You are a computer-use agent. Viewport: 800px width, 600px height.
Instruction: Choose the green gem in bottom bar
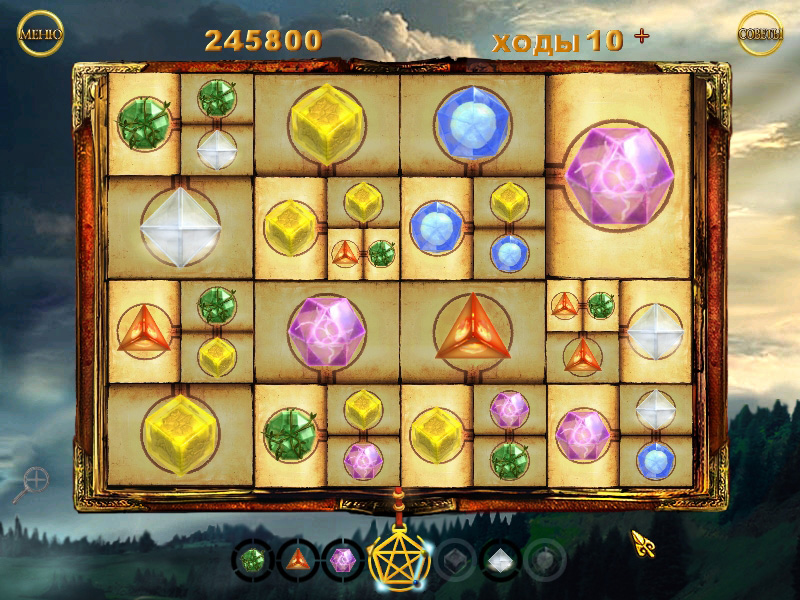coord(254,559)
